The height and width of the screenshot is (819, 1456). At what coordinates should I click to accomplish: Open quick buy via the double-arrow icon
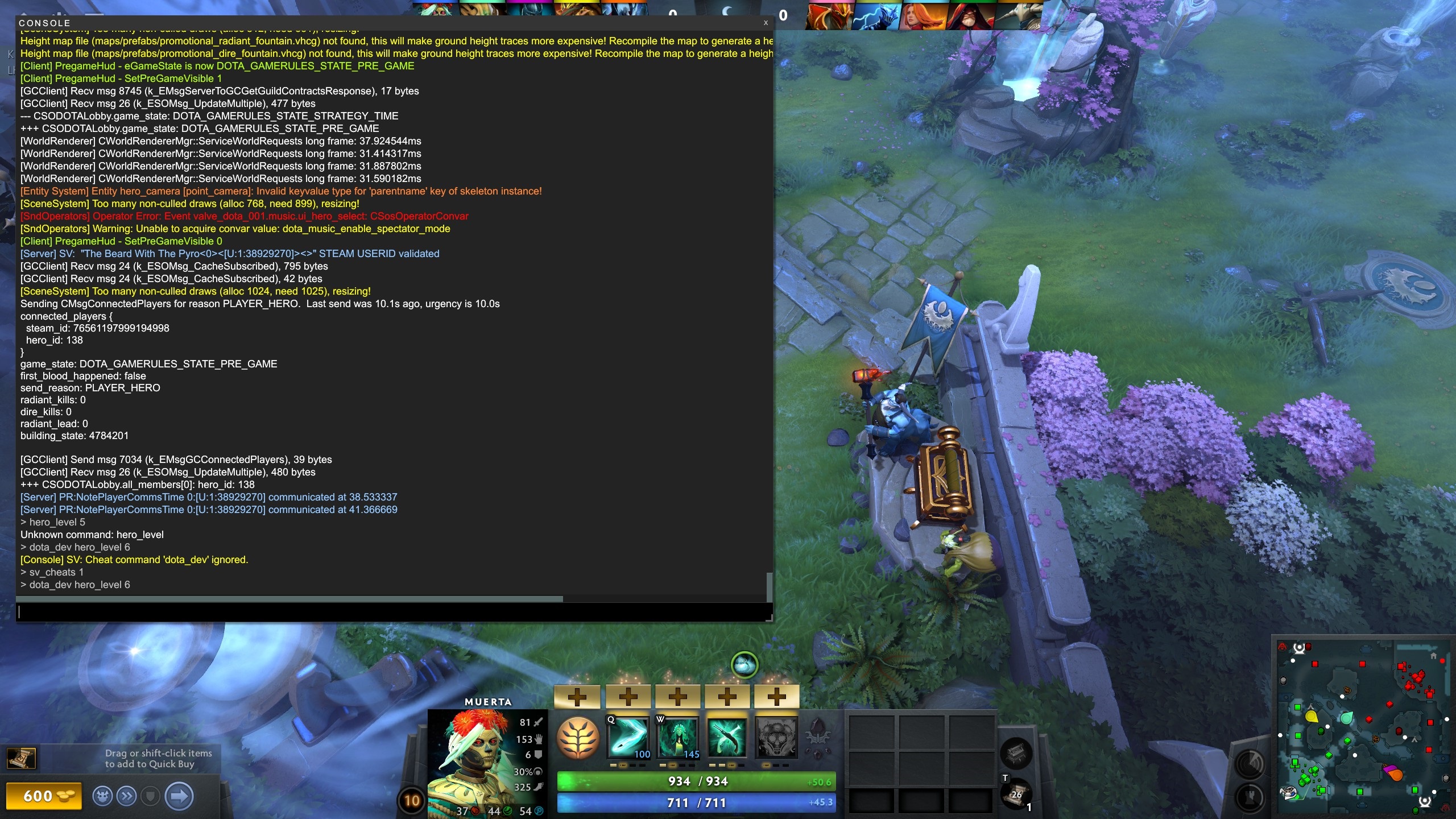(126, 797)
